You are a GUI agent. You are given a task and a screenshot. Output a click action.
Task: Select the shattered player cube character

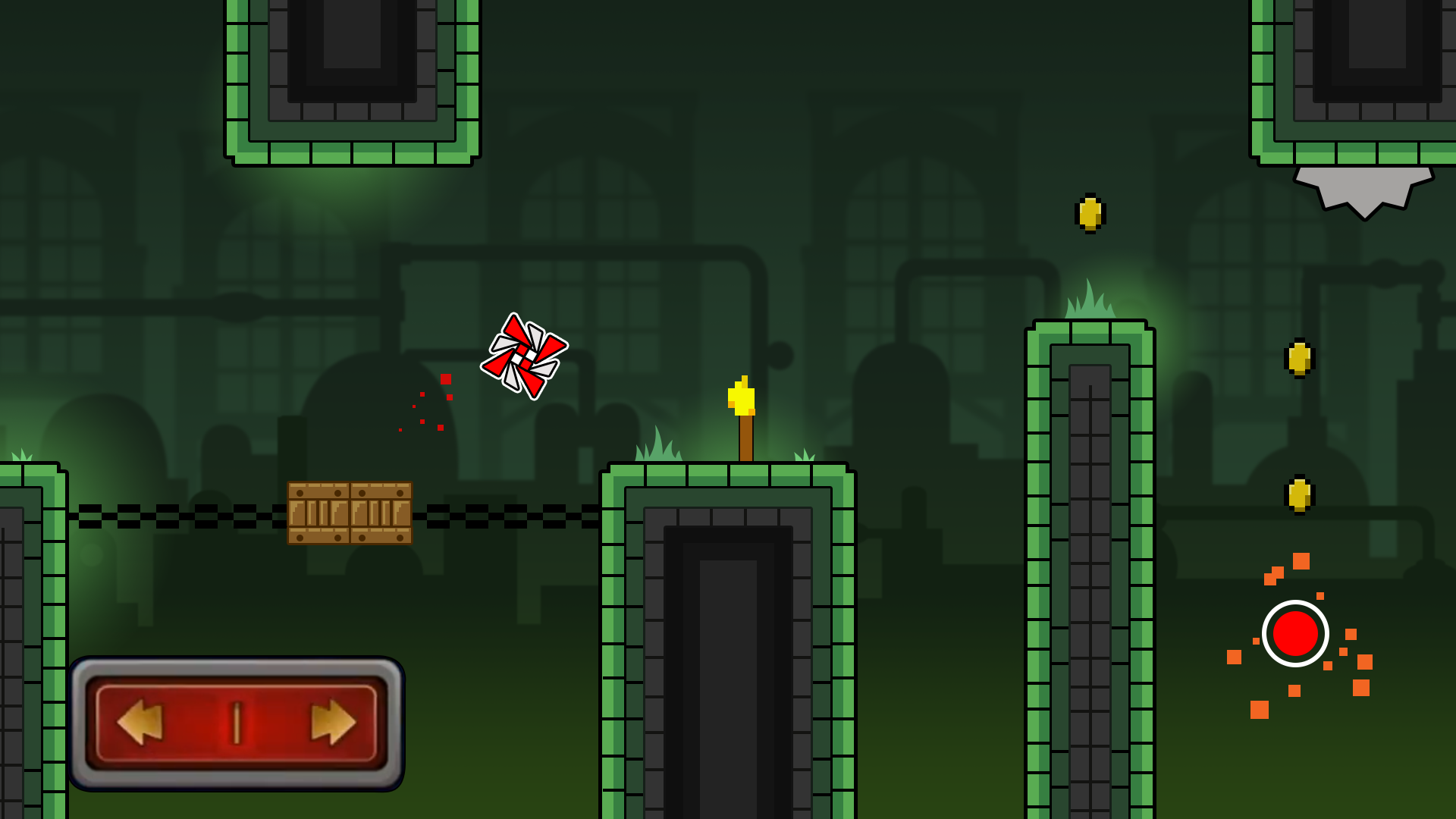[524, 353]
